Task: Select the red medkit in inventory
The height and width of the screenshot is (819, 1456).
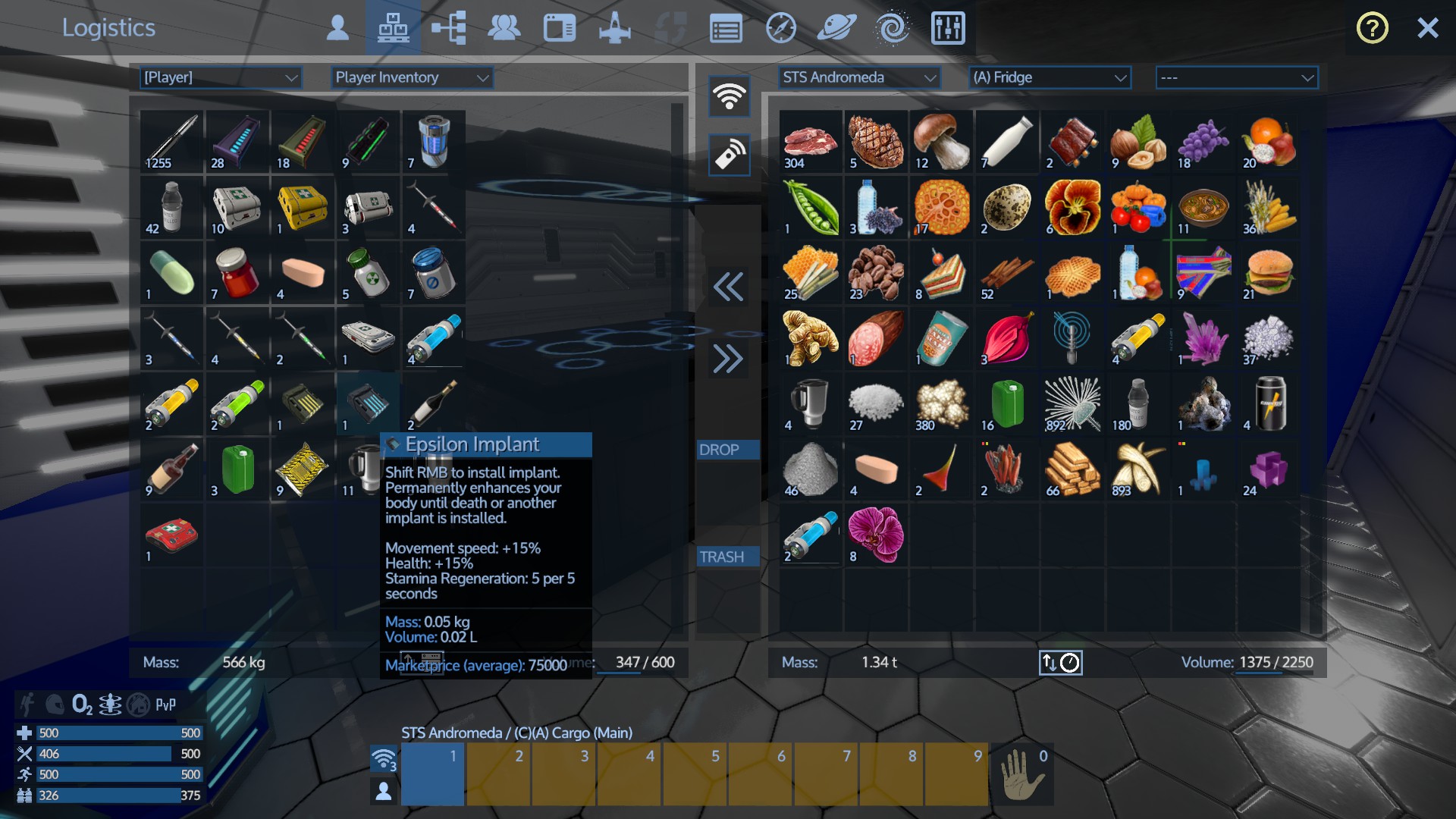Action: pyautogui.click(x=171, y=535)
